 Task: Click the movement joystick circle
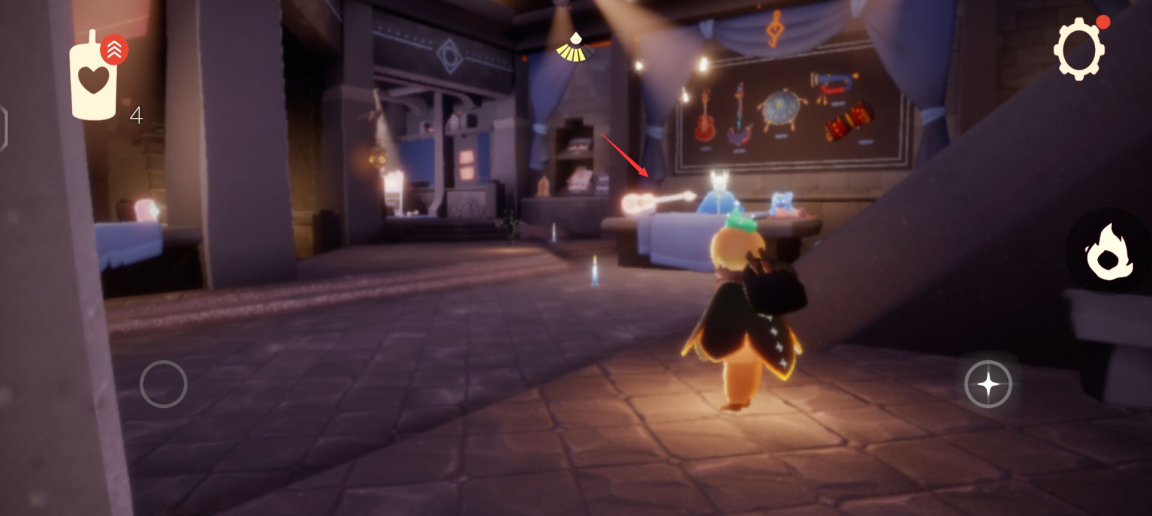pyautogui.click(x=163, y=383)
